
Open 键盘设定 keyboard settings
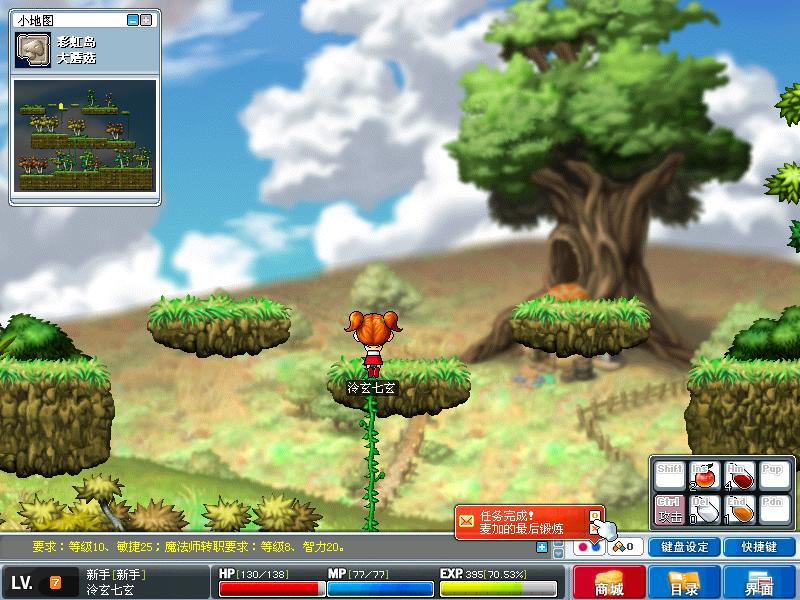click(685, 547)
